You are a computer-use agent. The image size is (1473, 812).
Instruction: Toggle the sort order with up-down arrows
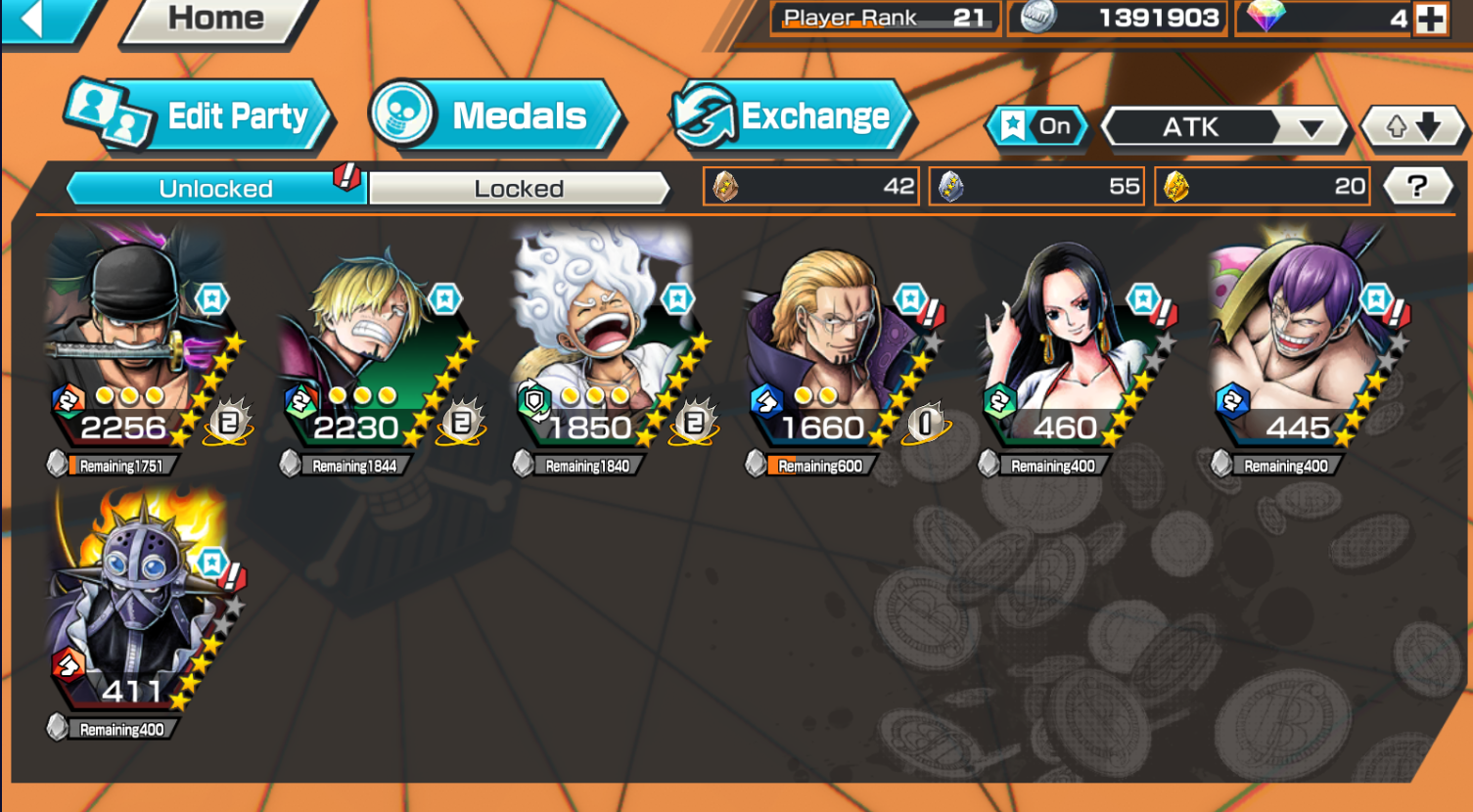1412,126
